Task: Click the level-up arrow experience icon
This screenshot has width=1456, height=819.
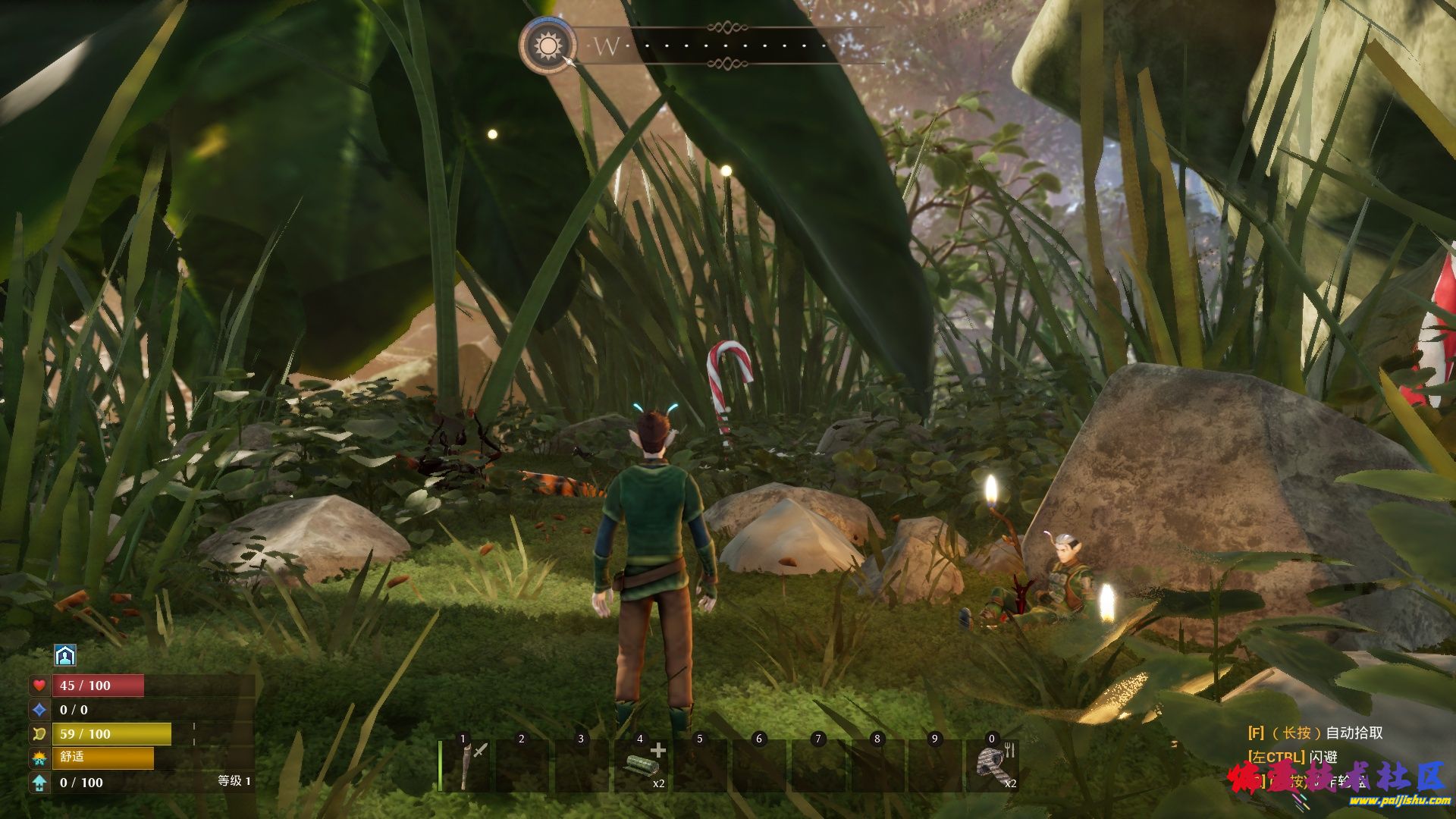Action: pyautogui.click(x=39, y=783)
